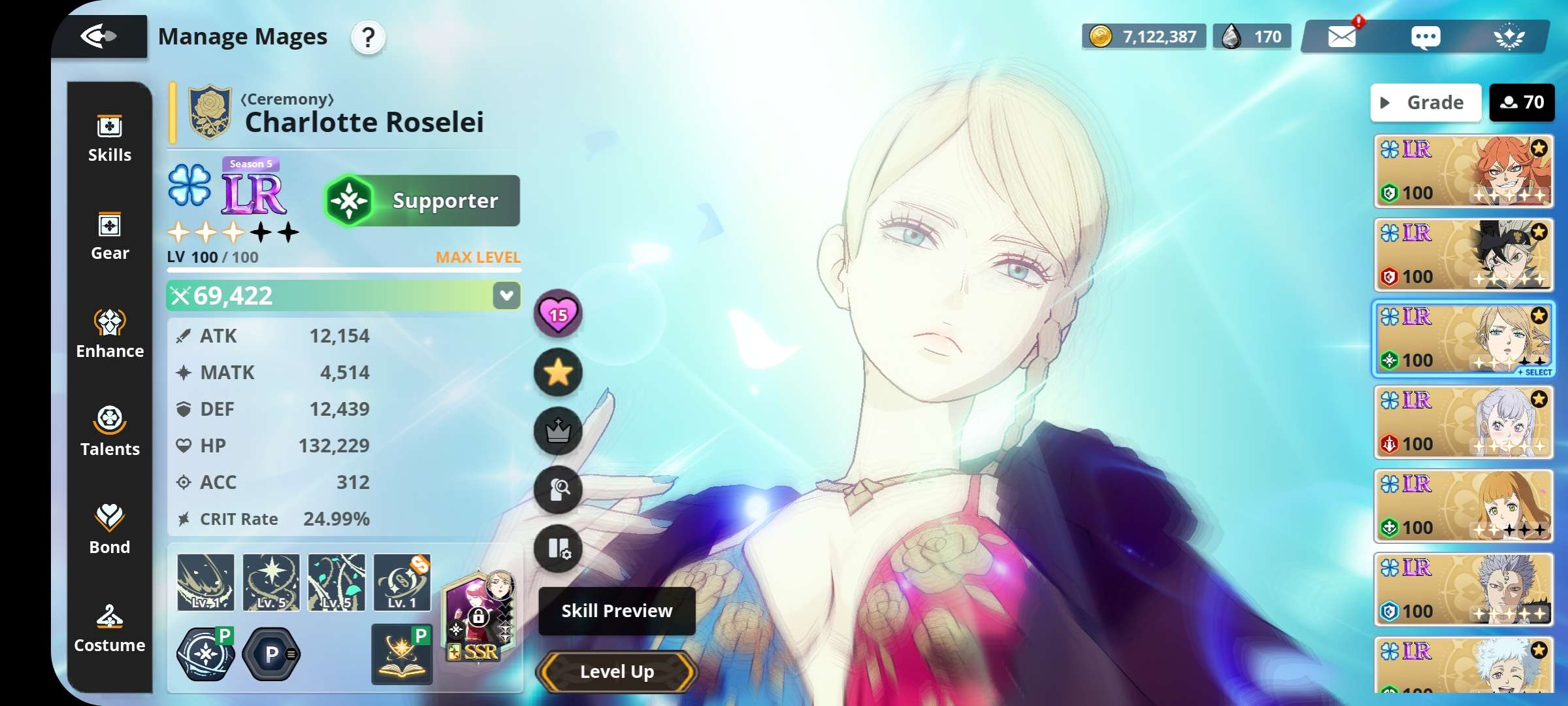This screenshot has width=1568, height=706.
Task: Choose the black-haired LR mage portrait
Action: (x=1463, y=255)
